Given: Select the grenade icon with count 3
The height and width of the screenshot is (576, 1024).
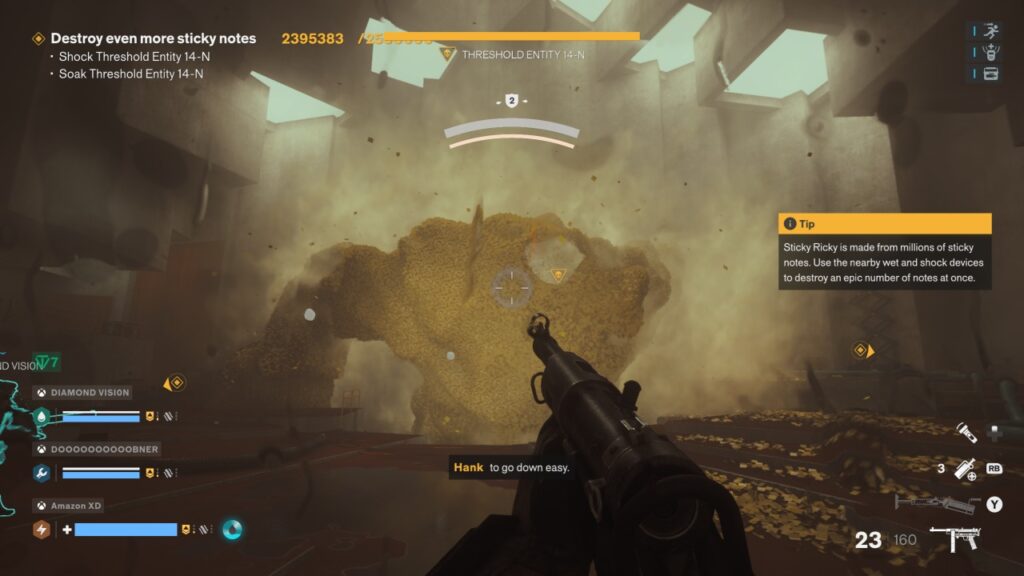Looking at the screenshot, I should (965, 467).
